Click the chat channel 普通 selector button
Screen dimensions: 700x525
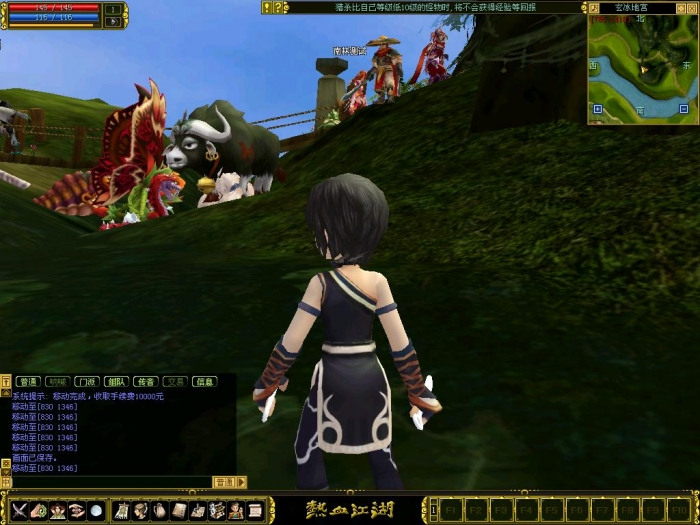pyautogui.click(x=224, y=481)
